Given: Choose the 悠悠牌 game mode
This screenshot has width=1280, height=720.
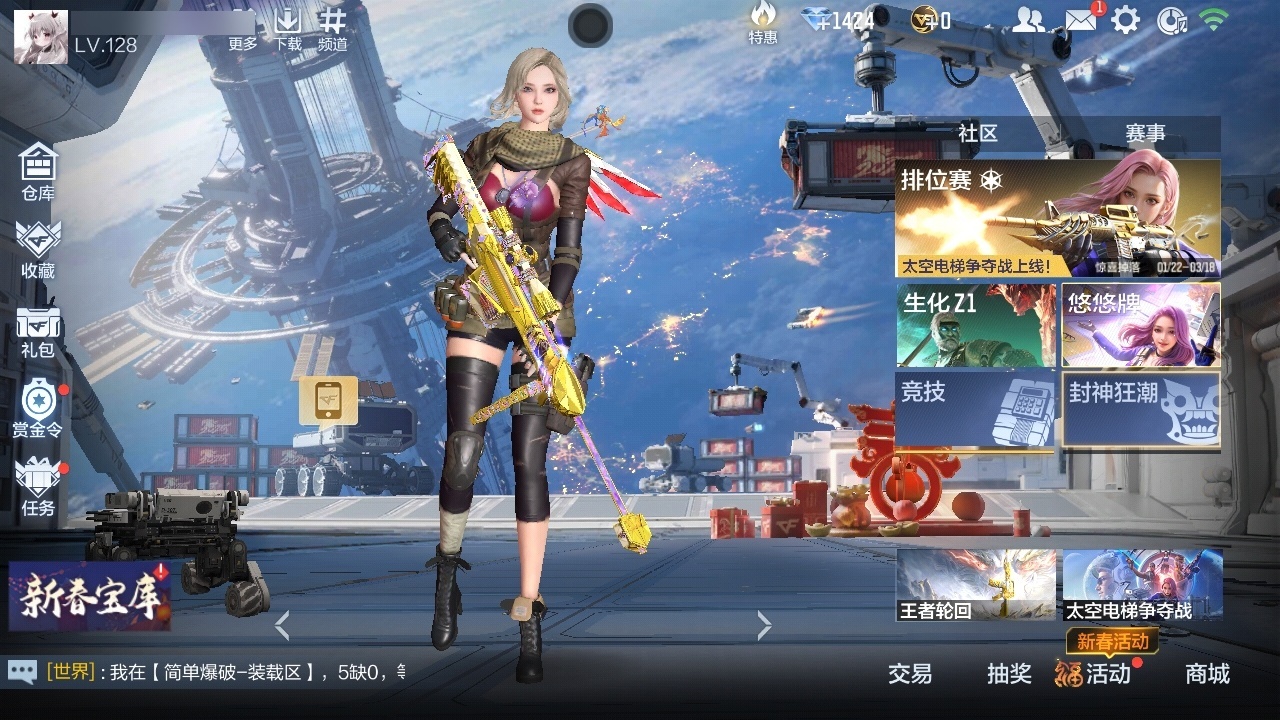Looking at the screenshot, I should click(1140, 325).
